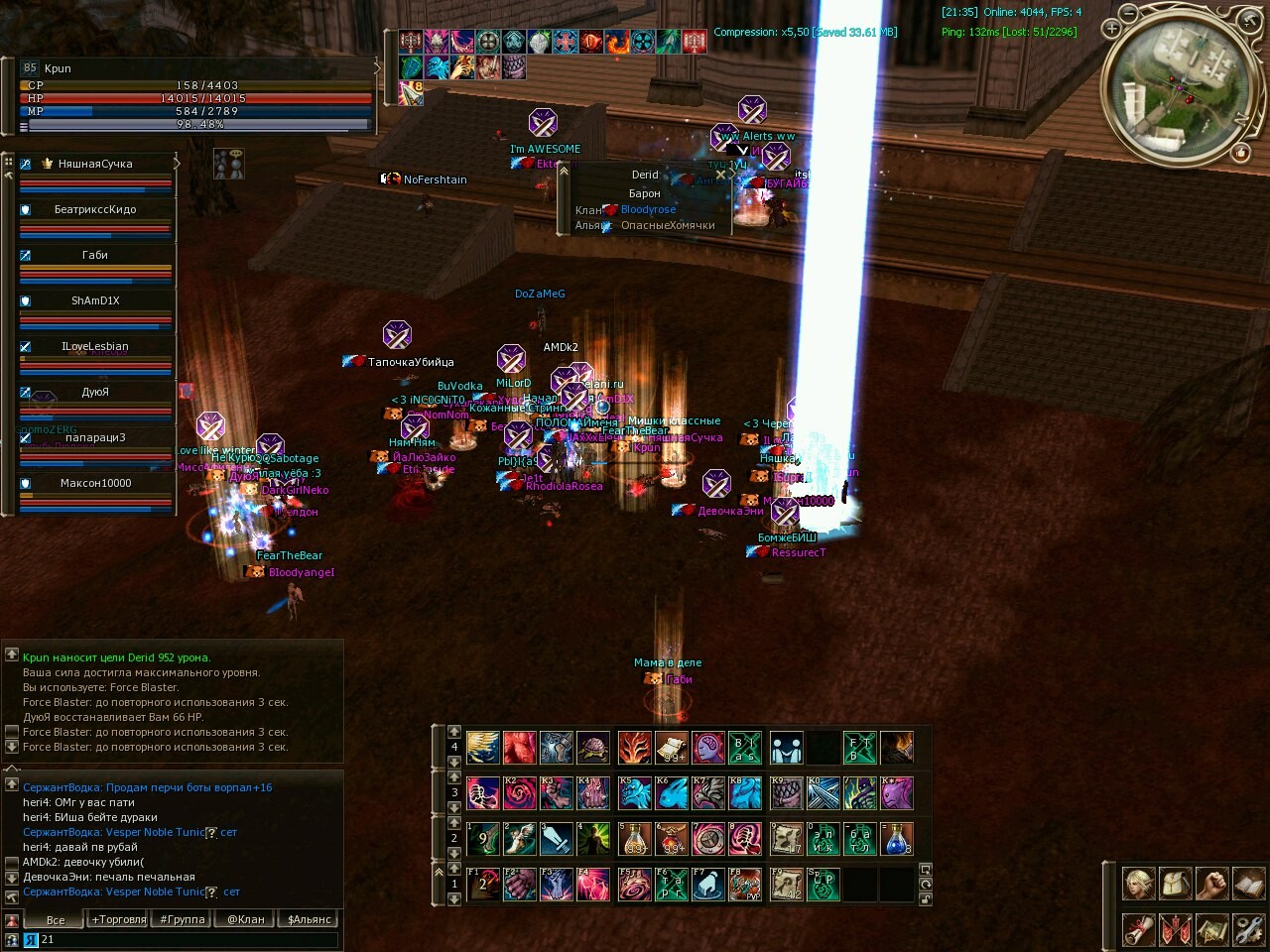The width and height of the screenshot is (1270, 952).
Task: Open the skills book menu icon
Action: (1248, 883)
